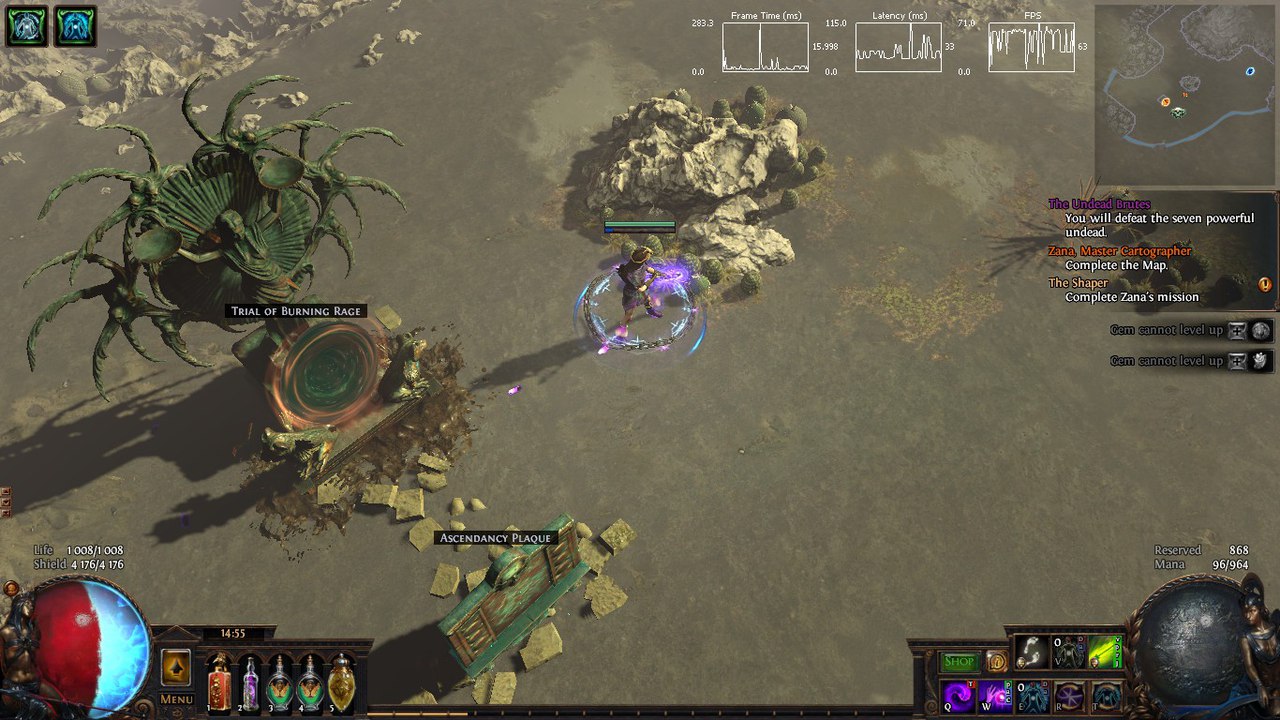Use the green winged flask in slot 3
Image resolution: width=1280 pixels, height=720 pixels.
[281, 683]
